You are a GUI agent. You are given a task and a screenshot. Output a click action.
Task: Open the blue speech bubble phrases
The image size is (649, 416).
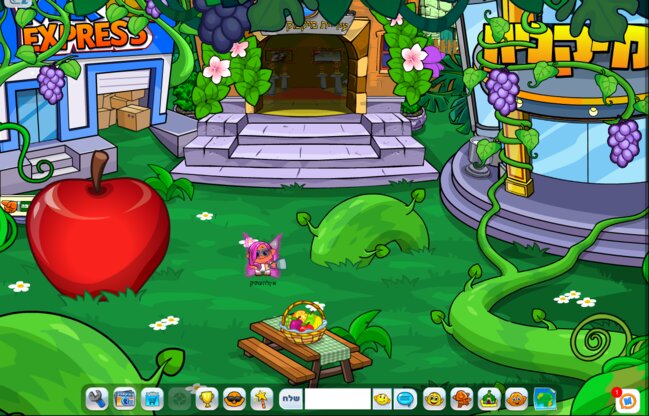pos(406,399)
